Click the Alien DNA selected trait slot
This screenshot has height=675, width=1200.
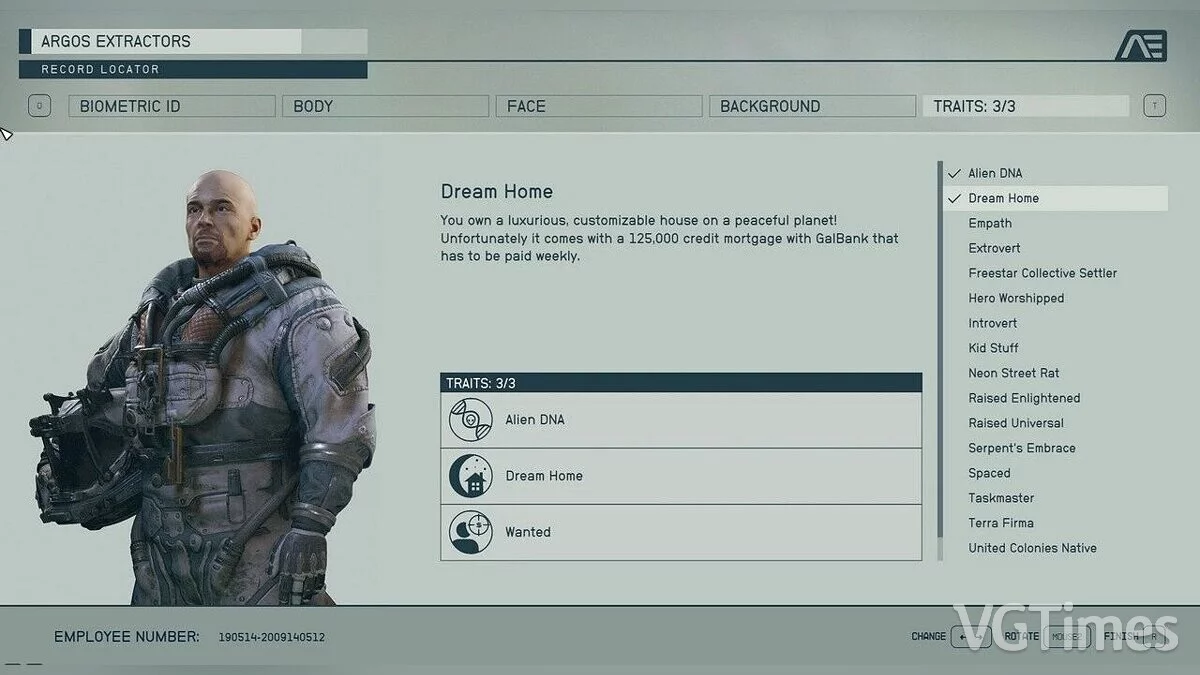tap(680, 420)
